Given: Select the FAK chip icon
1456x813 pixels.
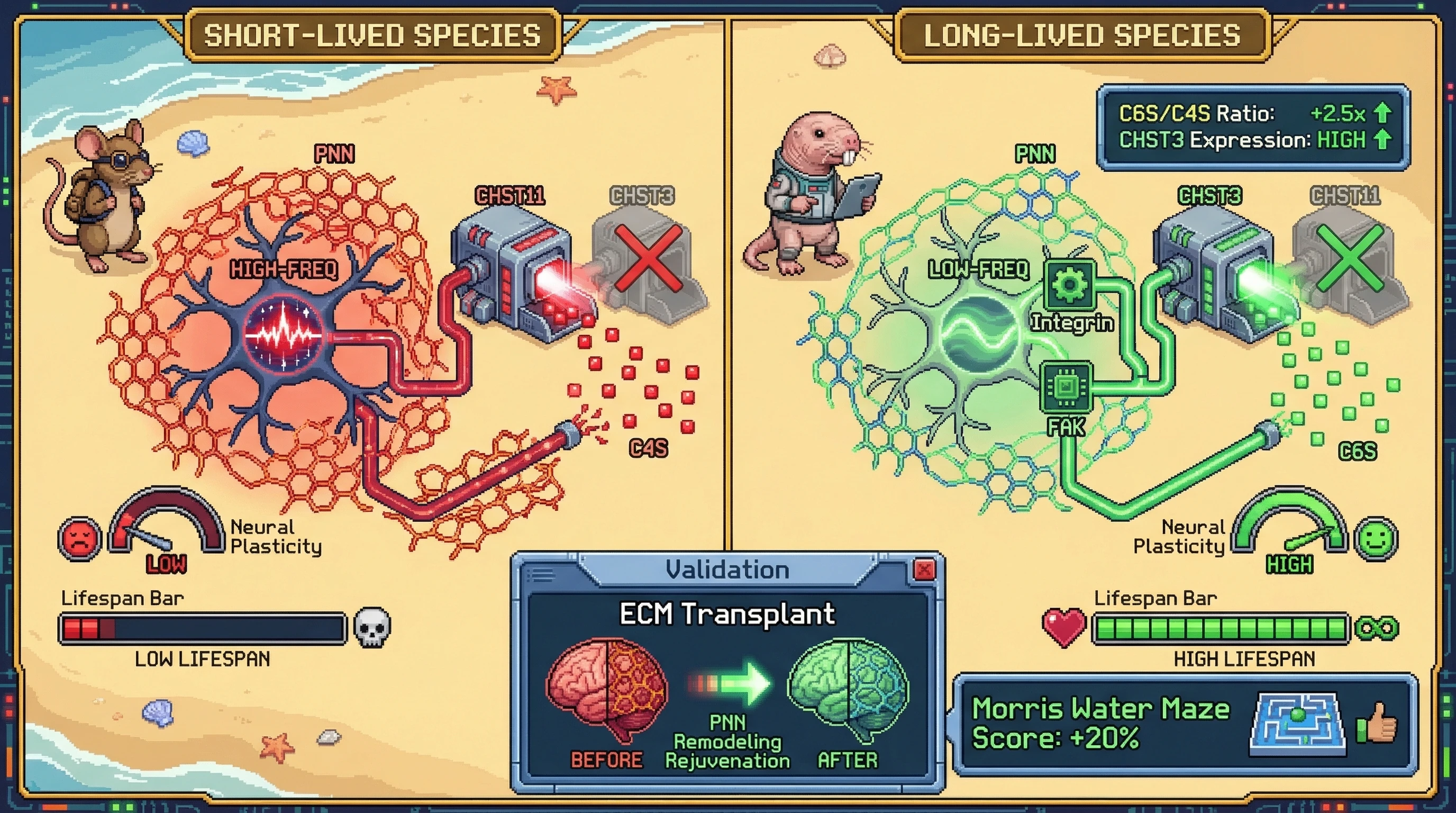Looking at the screenshot, I should (1066, 387).
